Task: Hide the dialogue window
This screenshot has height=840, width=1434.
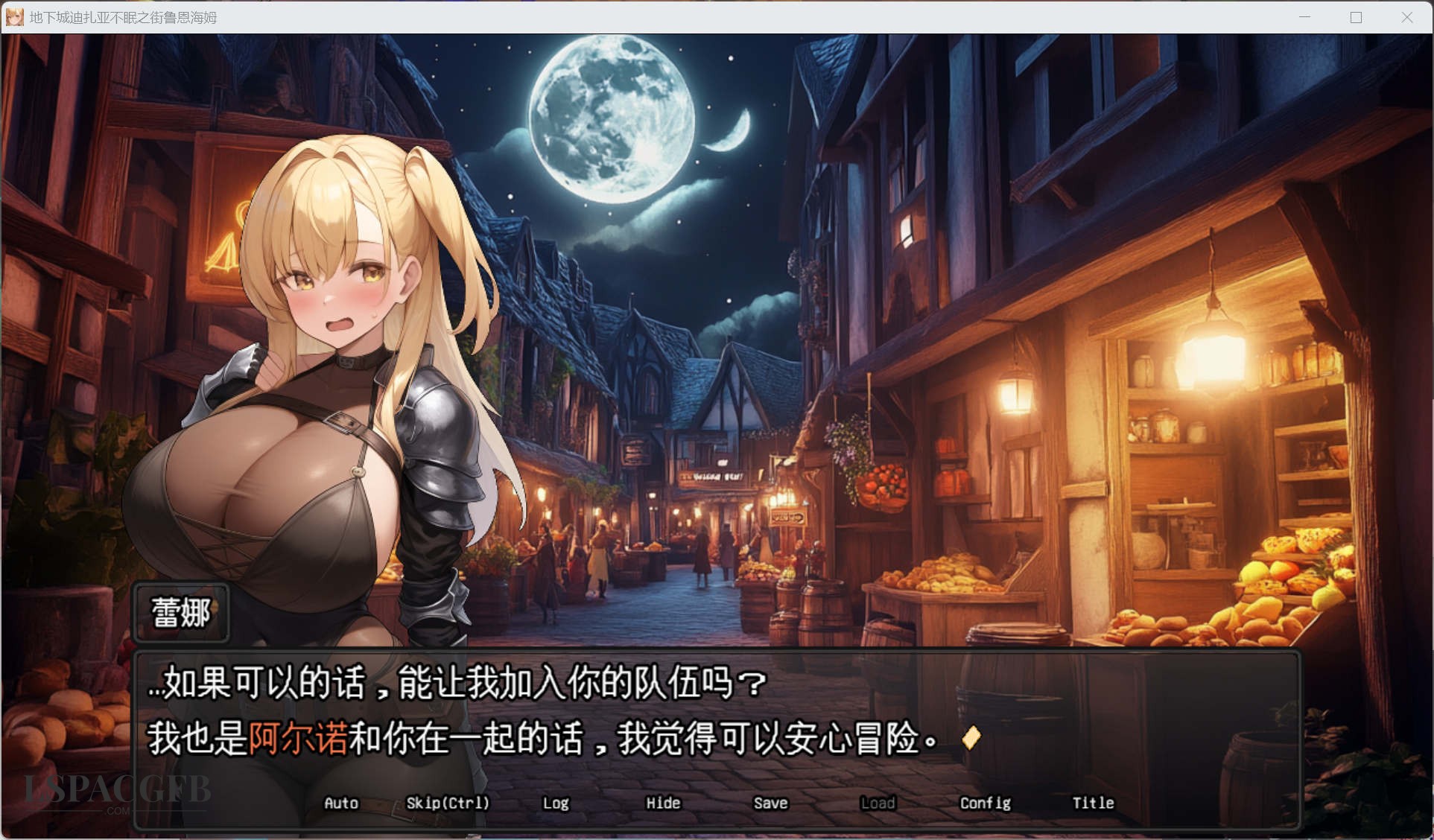Action: coord(663,803)
